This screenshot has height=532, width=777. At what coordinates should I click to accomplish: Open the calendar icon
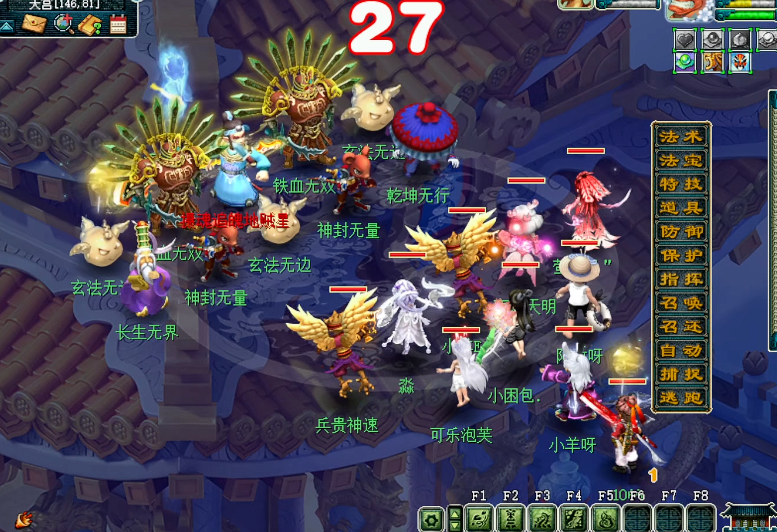[119, 23]
